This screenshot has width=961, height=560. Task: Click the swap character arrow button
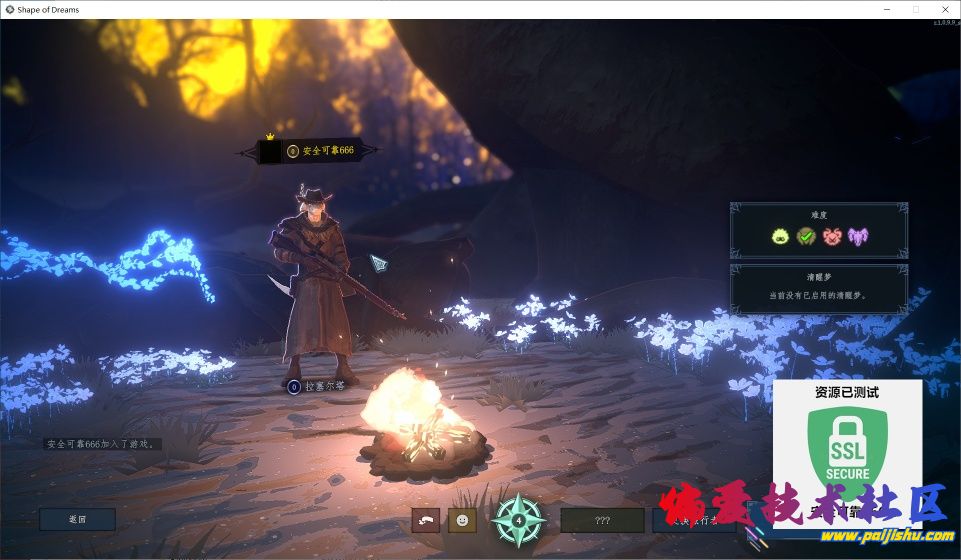pos(425,520)
